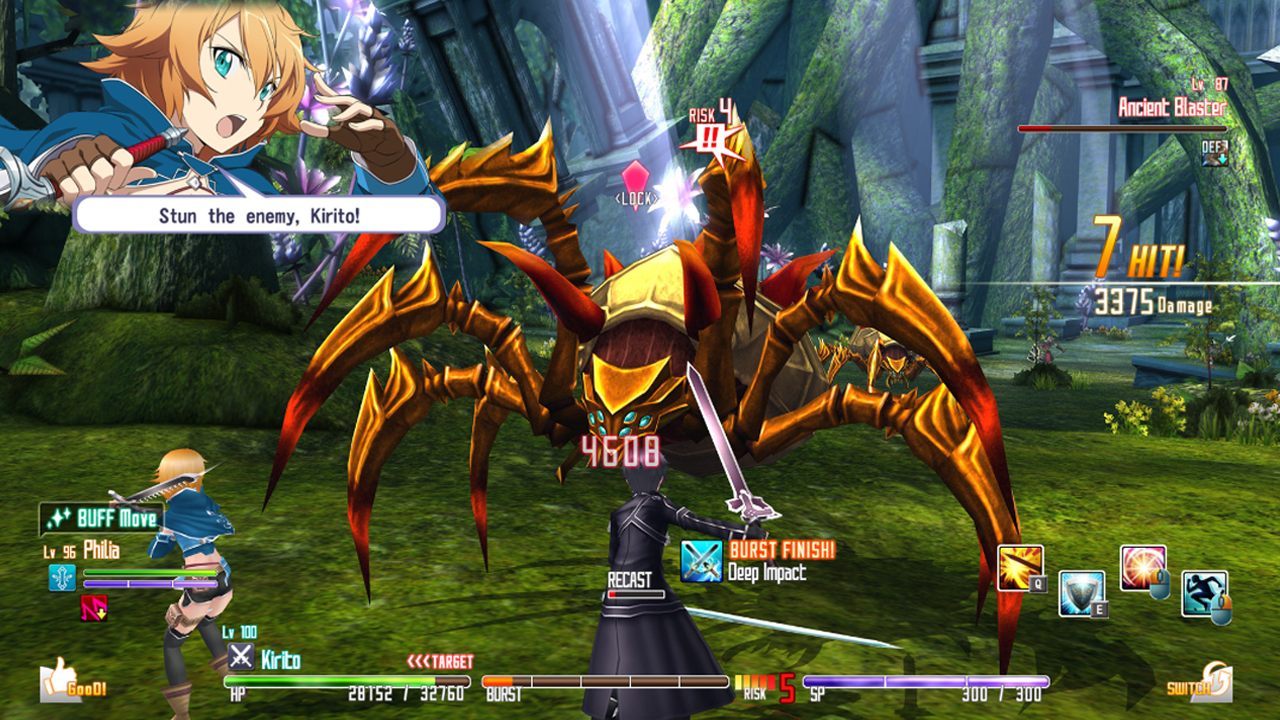Trigger the pink starburst attack skill
Image resolution: width=1280 pixels, height=720 pixels.
1142,567
